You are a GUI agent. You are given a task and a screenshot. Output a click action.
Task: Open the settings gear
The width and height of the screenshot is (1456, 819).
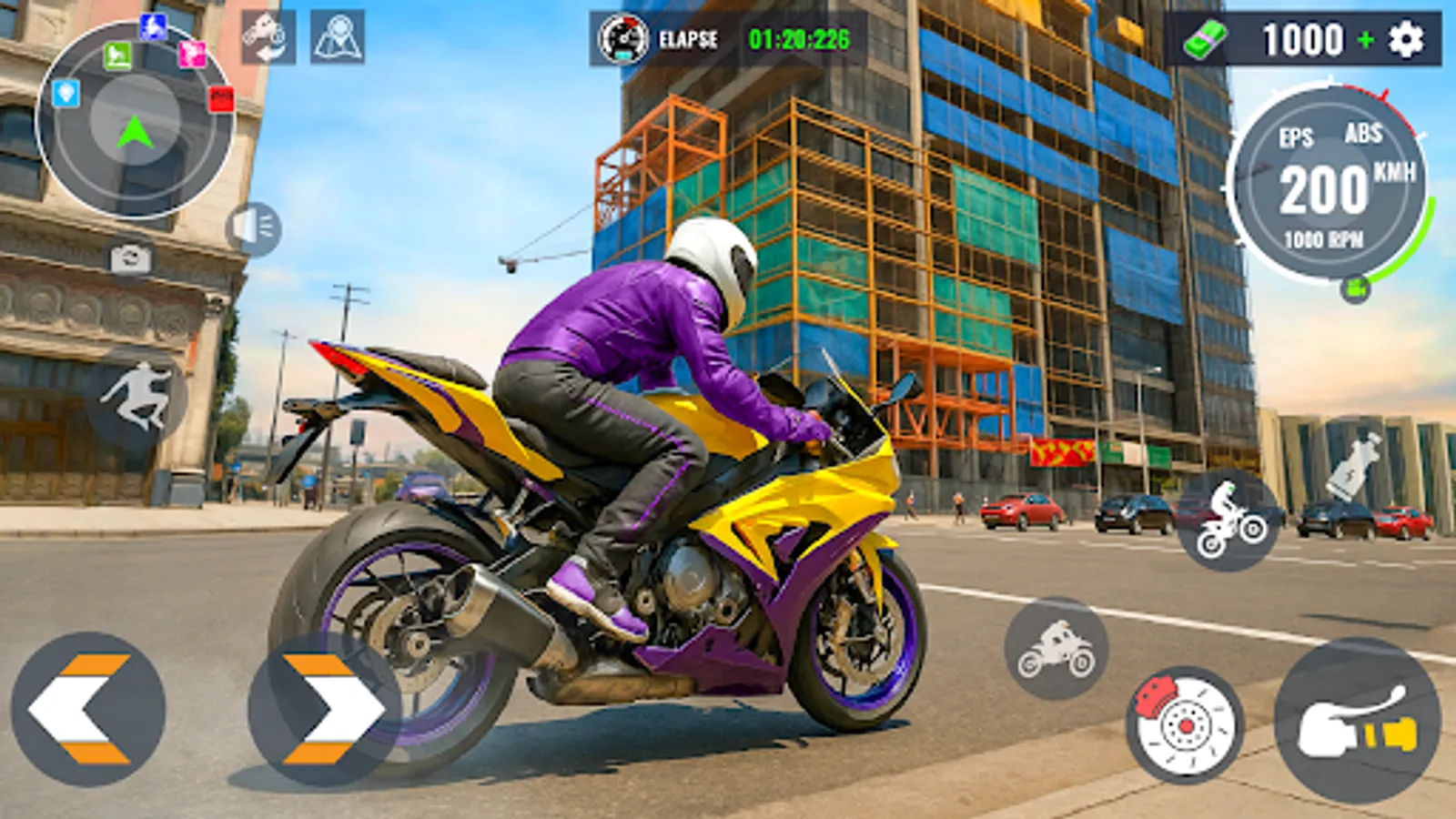point(1407,40)
